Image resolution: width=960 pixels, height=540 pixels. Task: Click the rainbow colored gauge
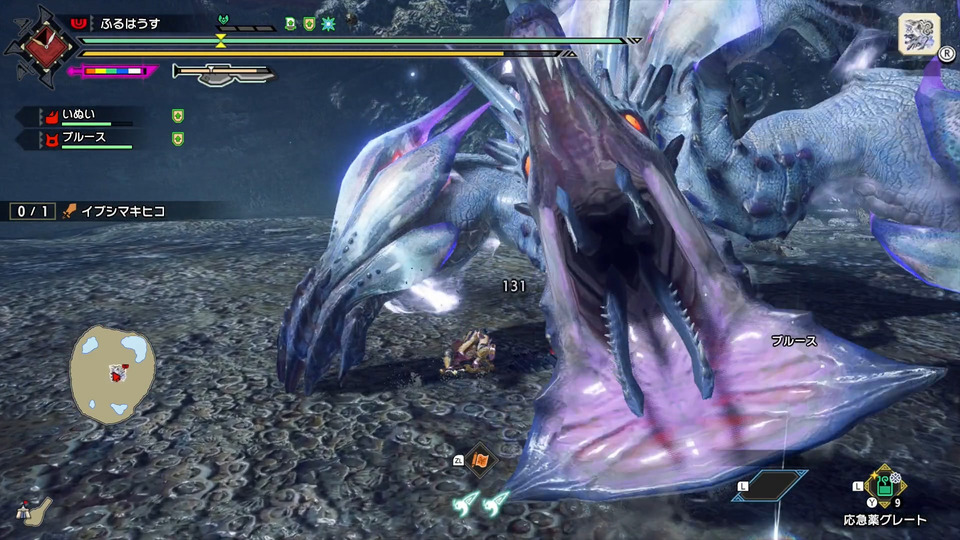tap(114, 72)
